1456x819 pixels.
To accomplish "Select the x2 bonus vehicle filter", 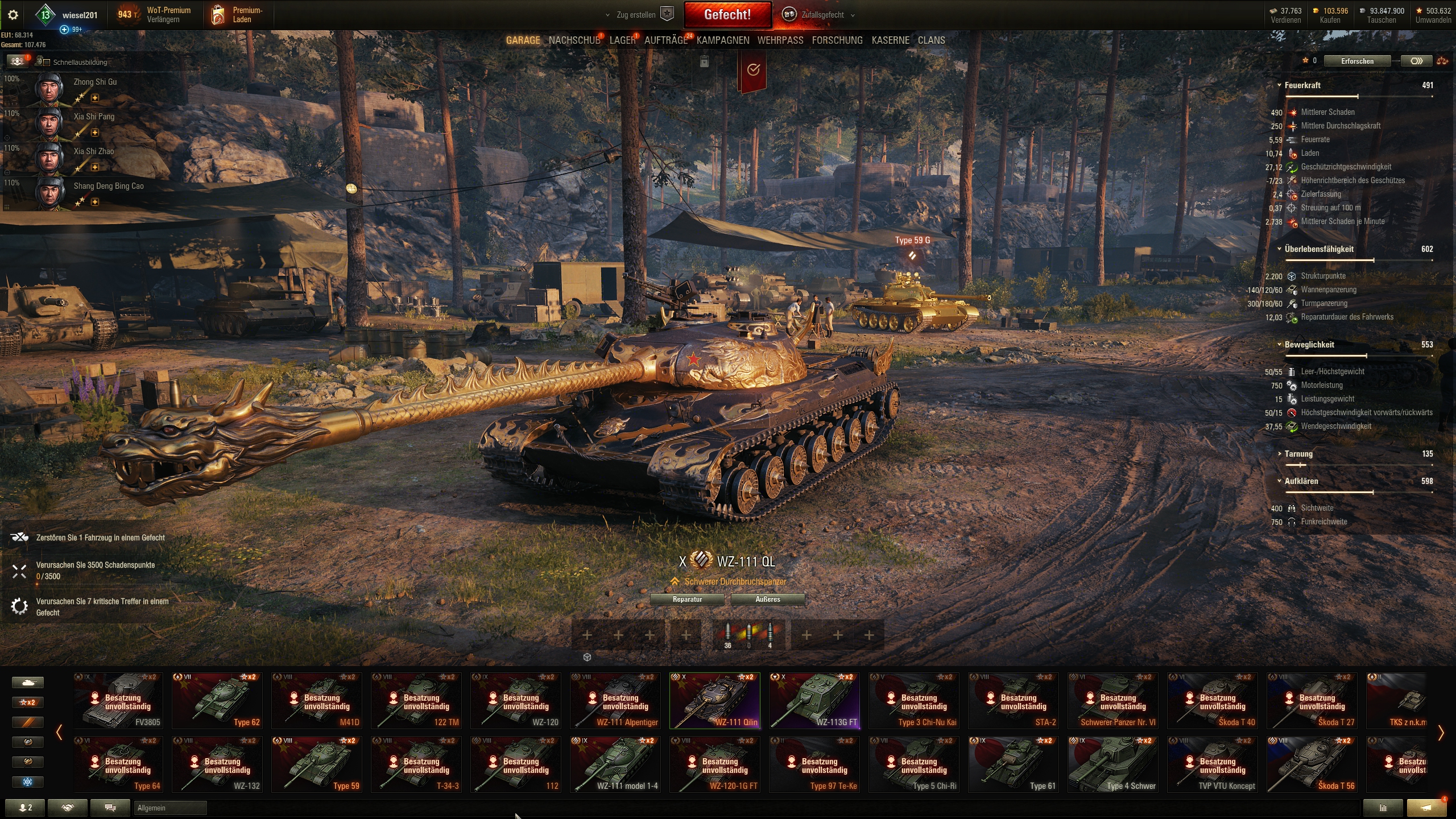I will click(x=27, y=702).
